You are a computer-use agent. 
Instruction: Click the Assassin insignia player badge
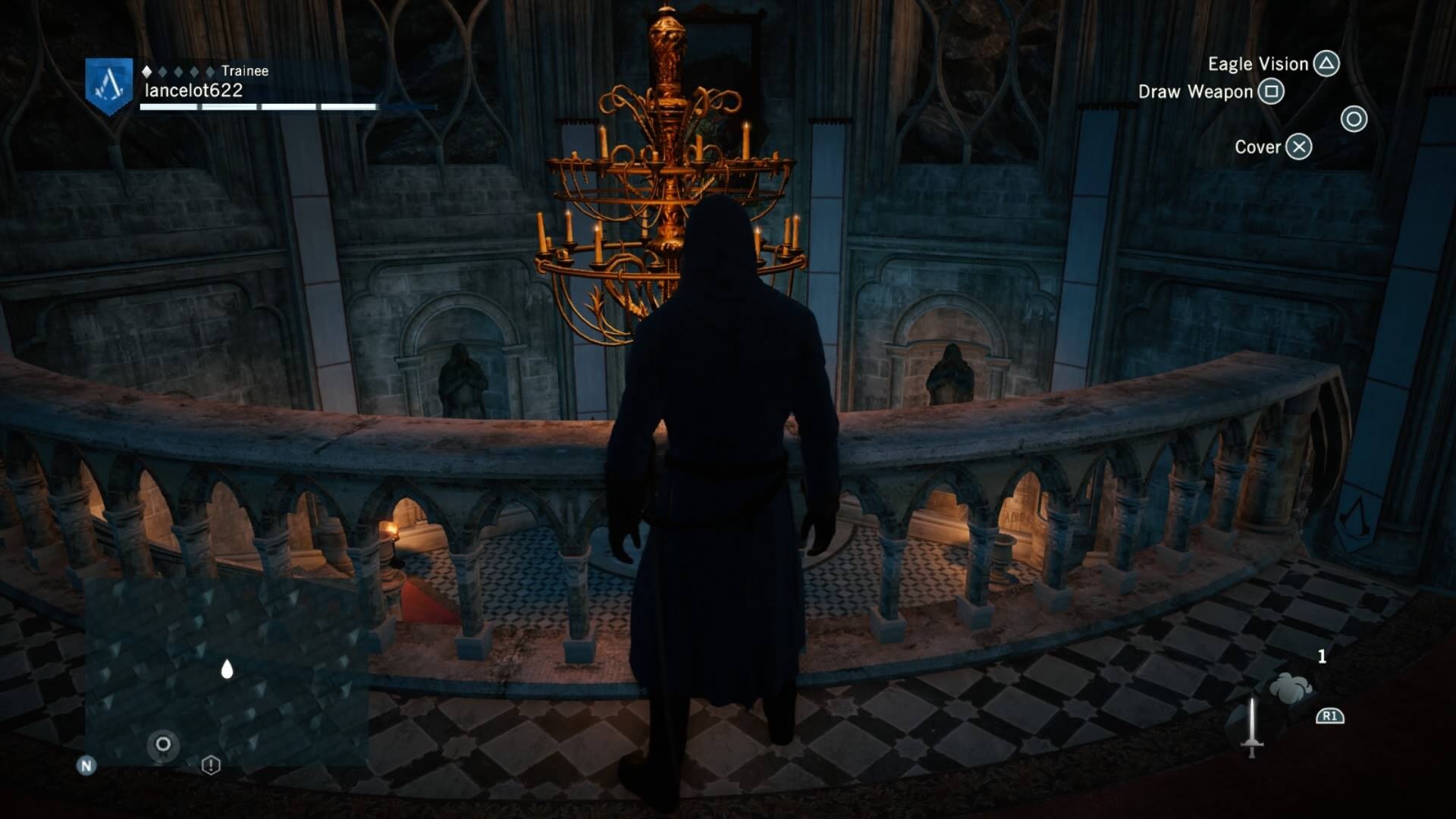click(x=109, y=86)
